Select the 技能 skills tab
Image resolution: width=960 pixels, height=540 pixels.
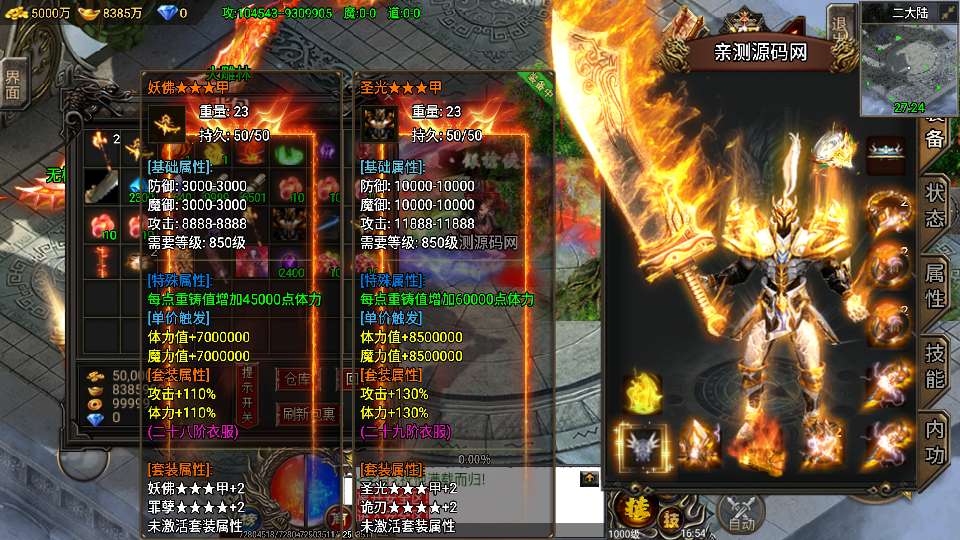point(935,365)
